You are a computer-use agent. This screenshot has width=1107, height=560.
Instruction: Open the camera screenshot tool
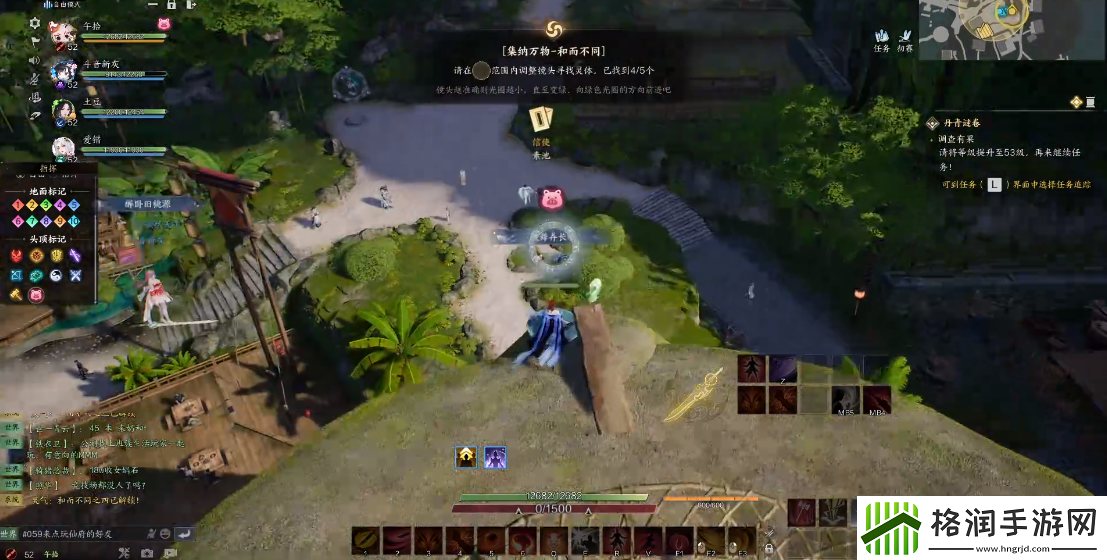[147, 553]
